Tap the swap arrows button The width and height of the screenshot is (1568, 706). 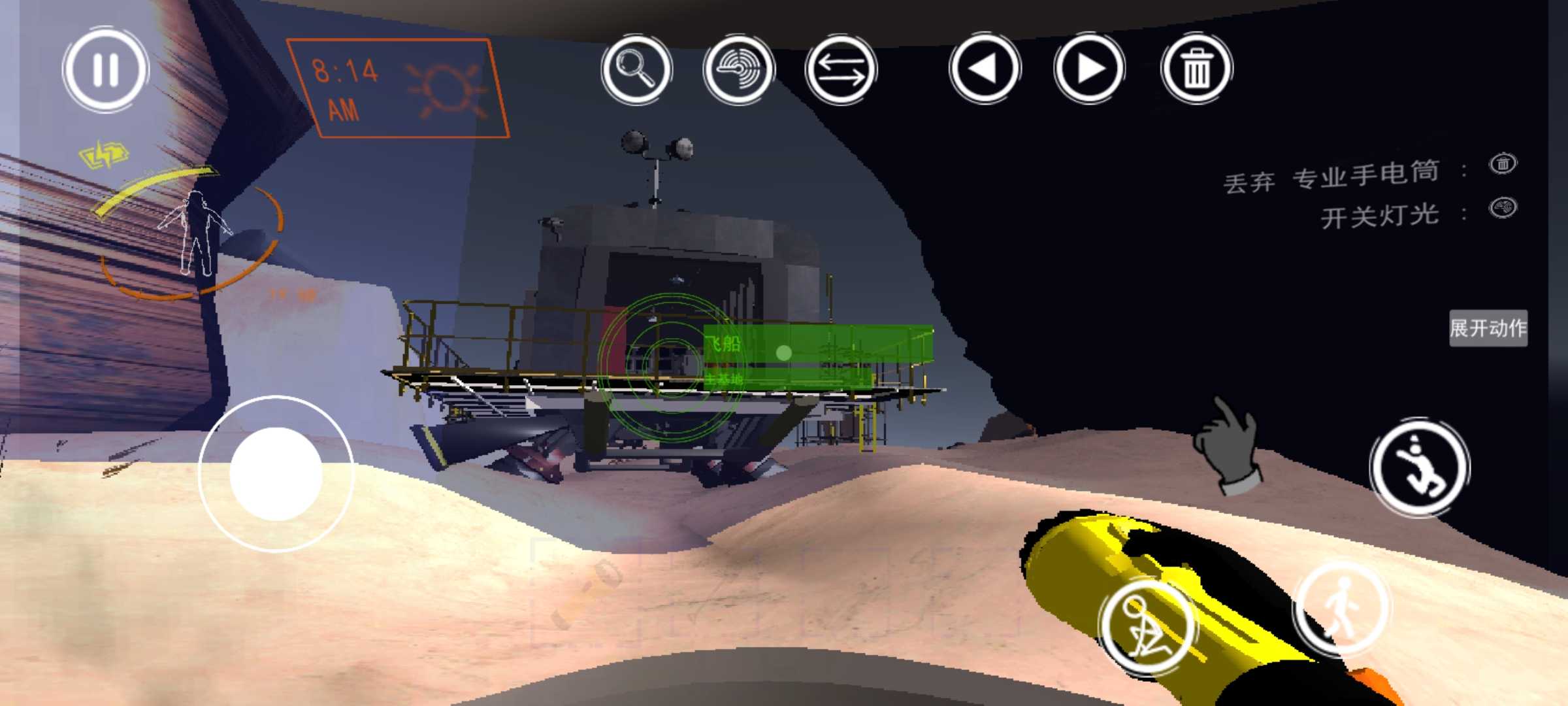840,69
